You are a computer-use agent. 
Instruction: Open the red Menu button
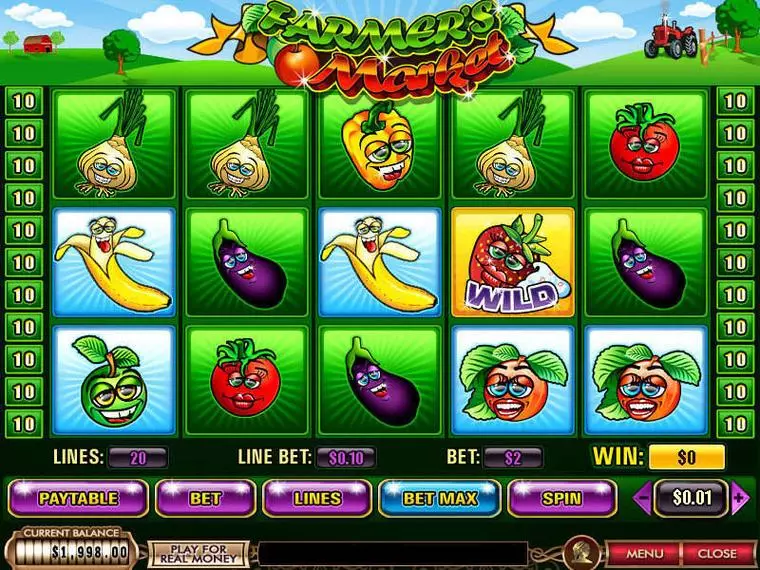click(x=645, y=552)
